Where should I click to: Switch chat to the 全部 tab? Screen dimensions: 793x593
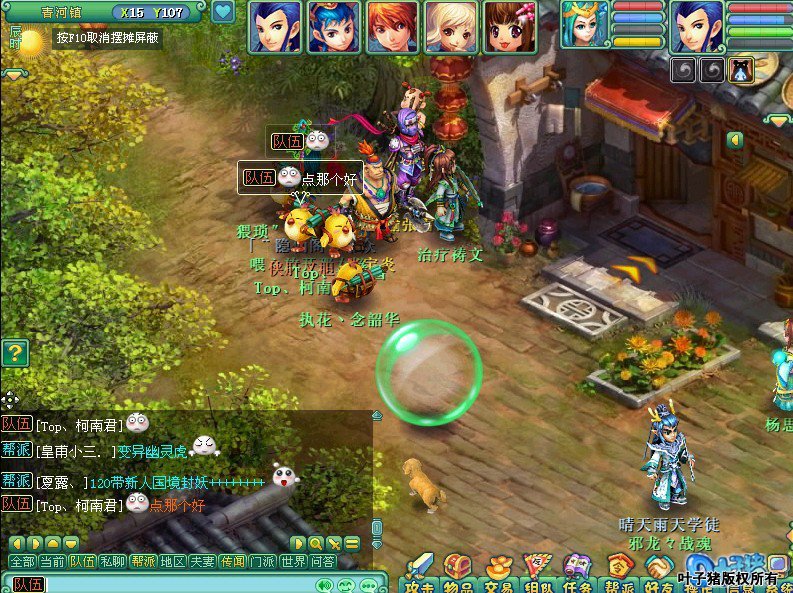22,562
